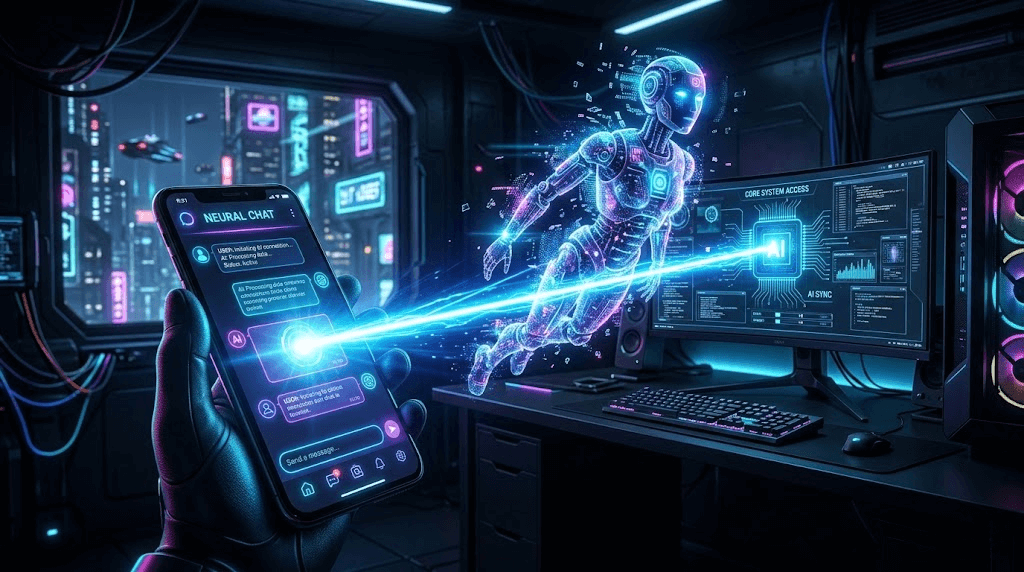Go to the home icon tab
1024x572 pixels.
[x=308, y=487]
